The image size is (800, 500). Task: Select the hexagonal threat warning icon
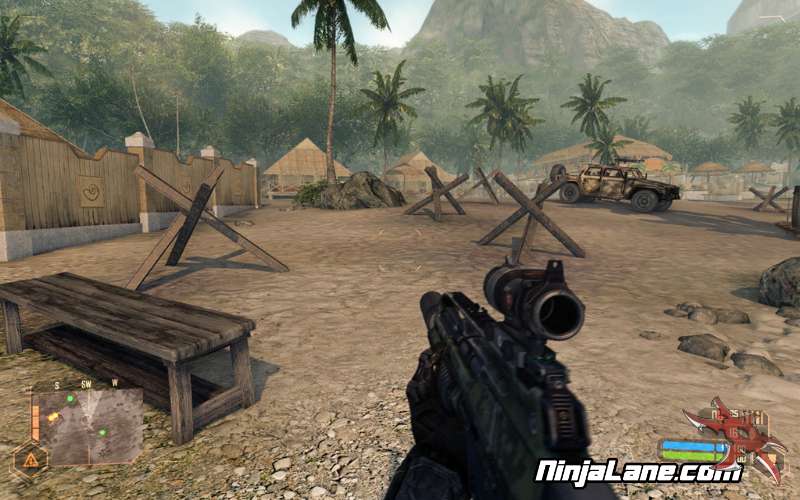coord(29,461)
